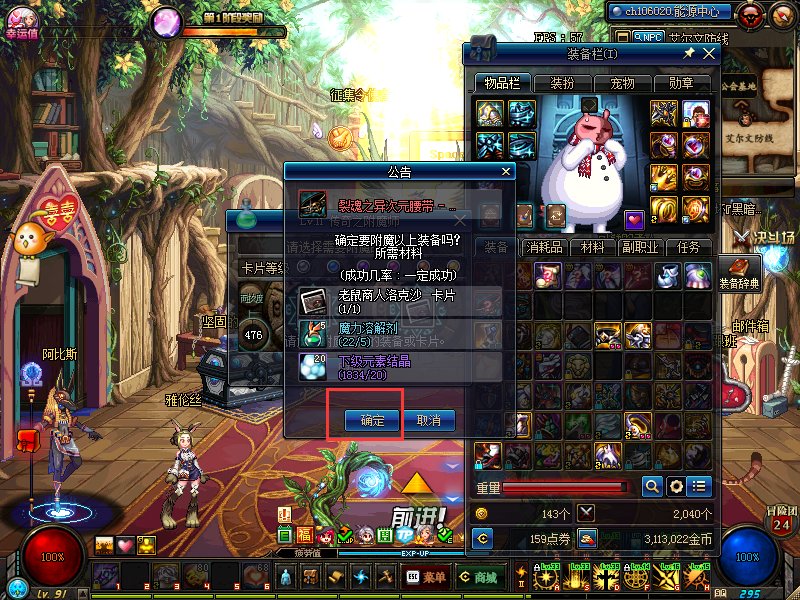Open the 副职业 item category
This screenshot has width=800, height=600.
[x=638, y=247]
